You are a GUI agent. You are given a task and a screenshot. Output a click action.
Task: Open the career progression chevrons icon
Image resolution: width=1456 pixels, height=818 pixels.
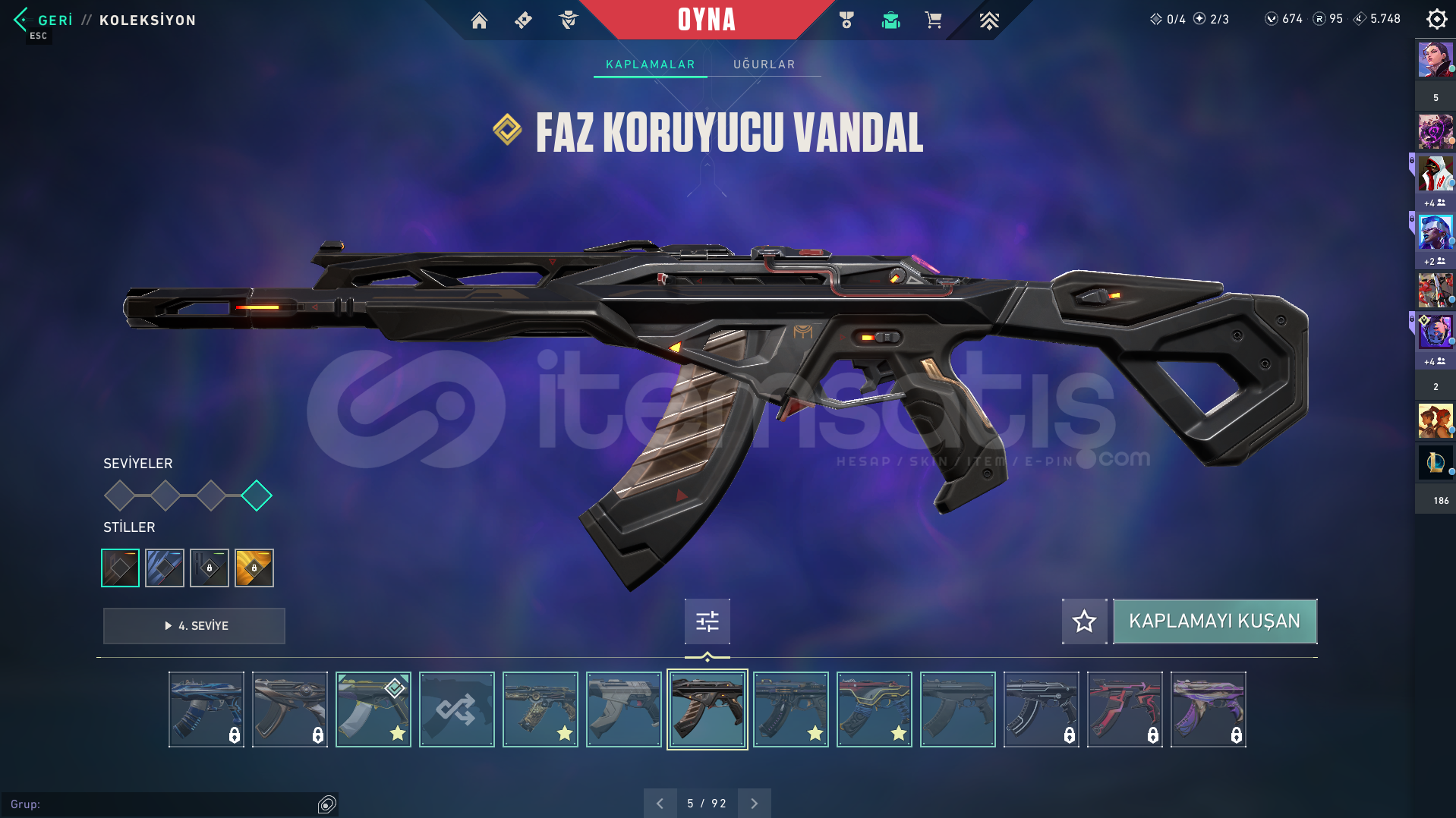pos(989,20)
